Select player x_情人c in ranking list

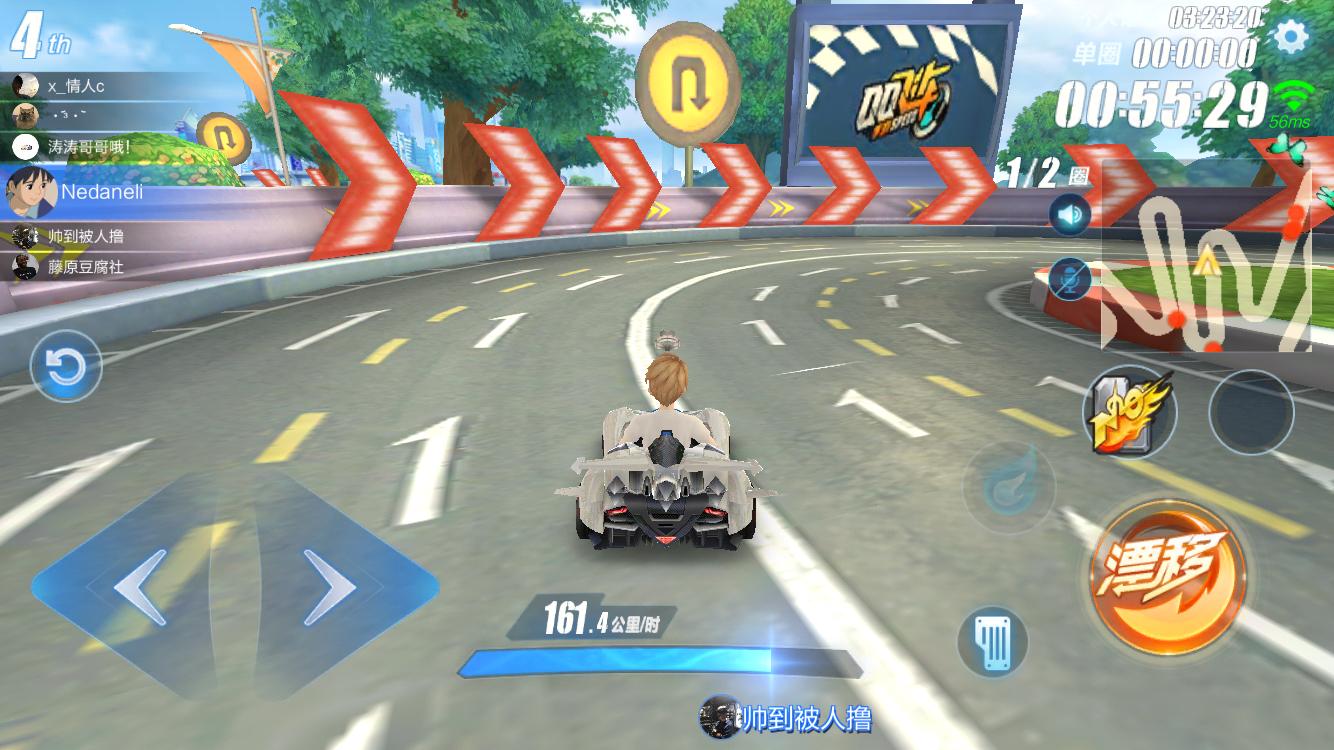(x=75, y=86)
